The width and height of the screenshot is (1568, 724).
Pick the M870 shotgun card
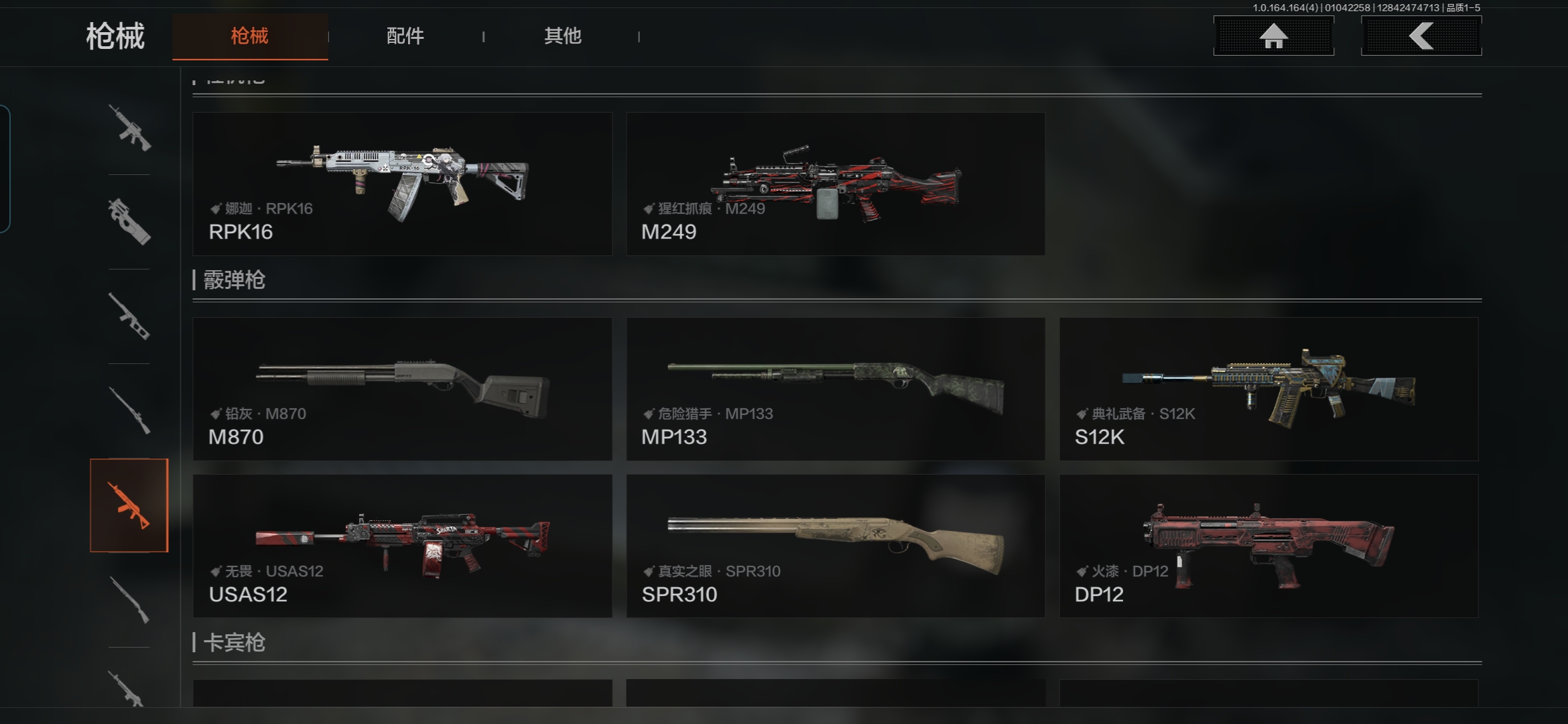(x=402, y=389)
